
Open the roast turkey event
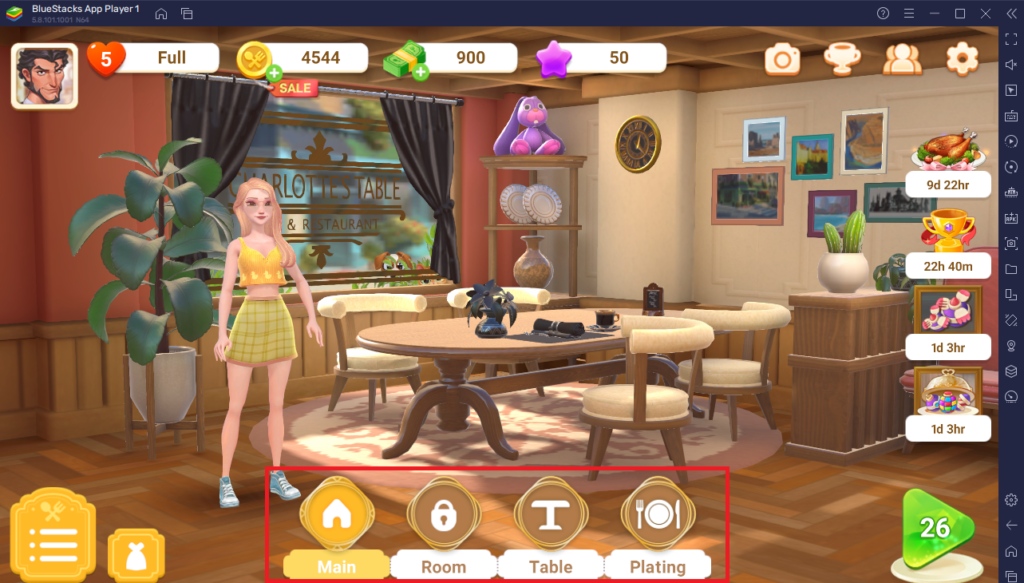947,150
